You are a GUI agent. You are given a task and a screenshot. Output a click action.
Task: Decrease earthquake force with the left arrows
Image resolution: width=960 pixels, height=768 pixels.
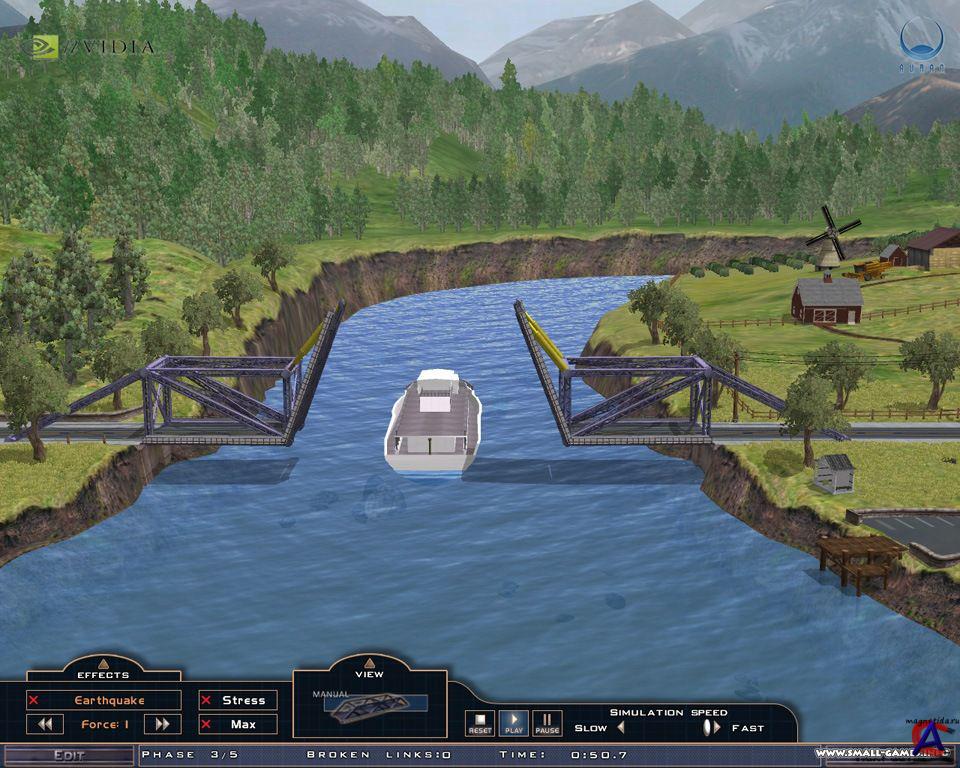45,724
